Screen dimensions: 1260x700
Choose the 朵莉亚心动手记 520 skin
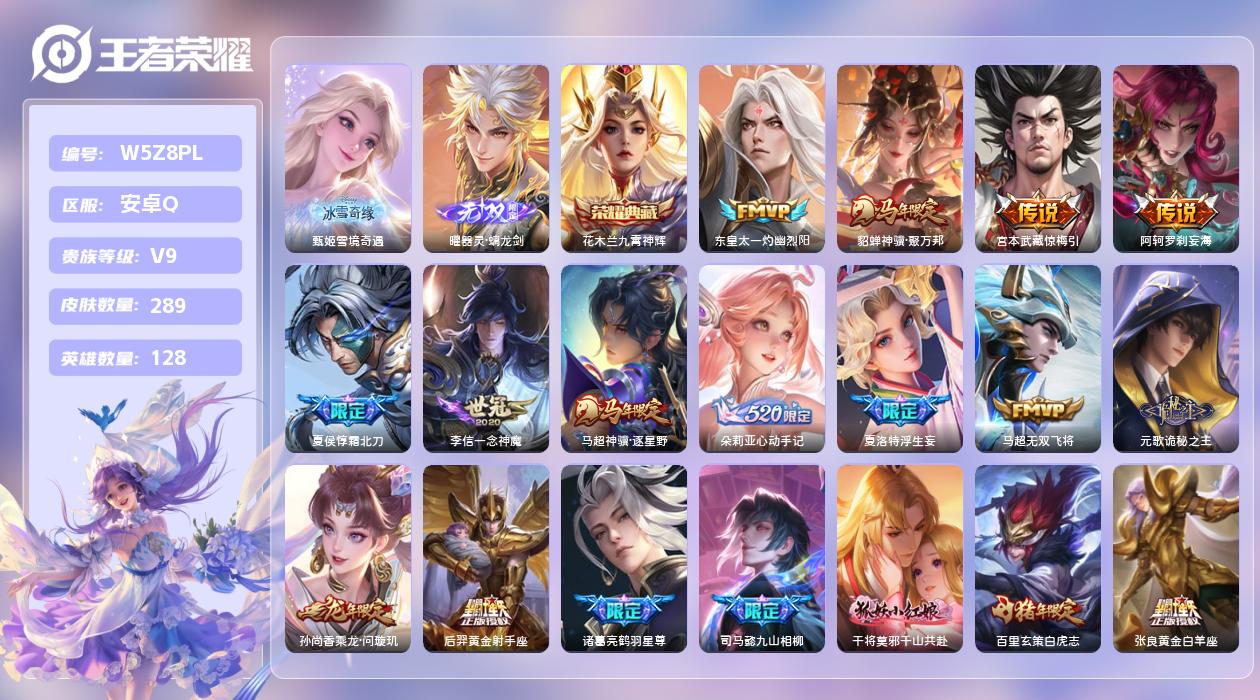coord(762,358)
